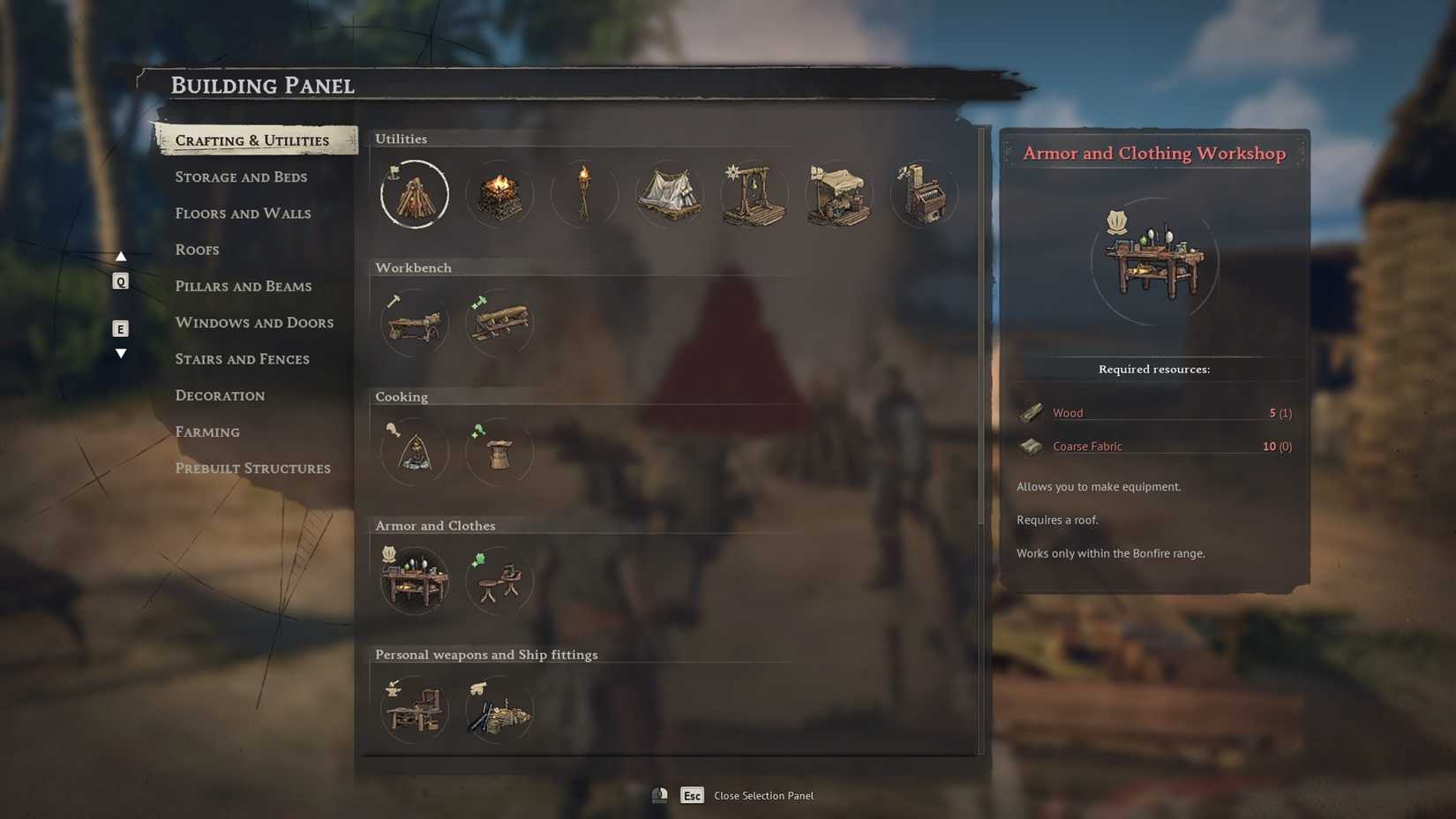Select the personal weapons workshop icon

click(415, 710)
